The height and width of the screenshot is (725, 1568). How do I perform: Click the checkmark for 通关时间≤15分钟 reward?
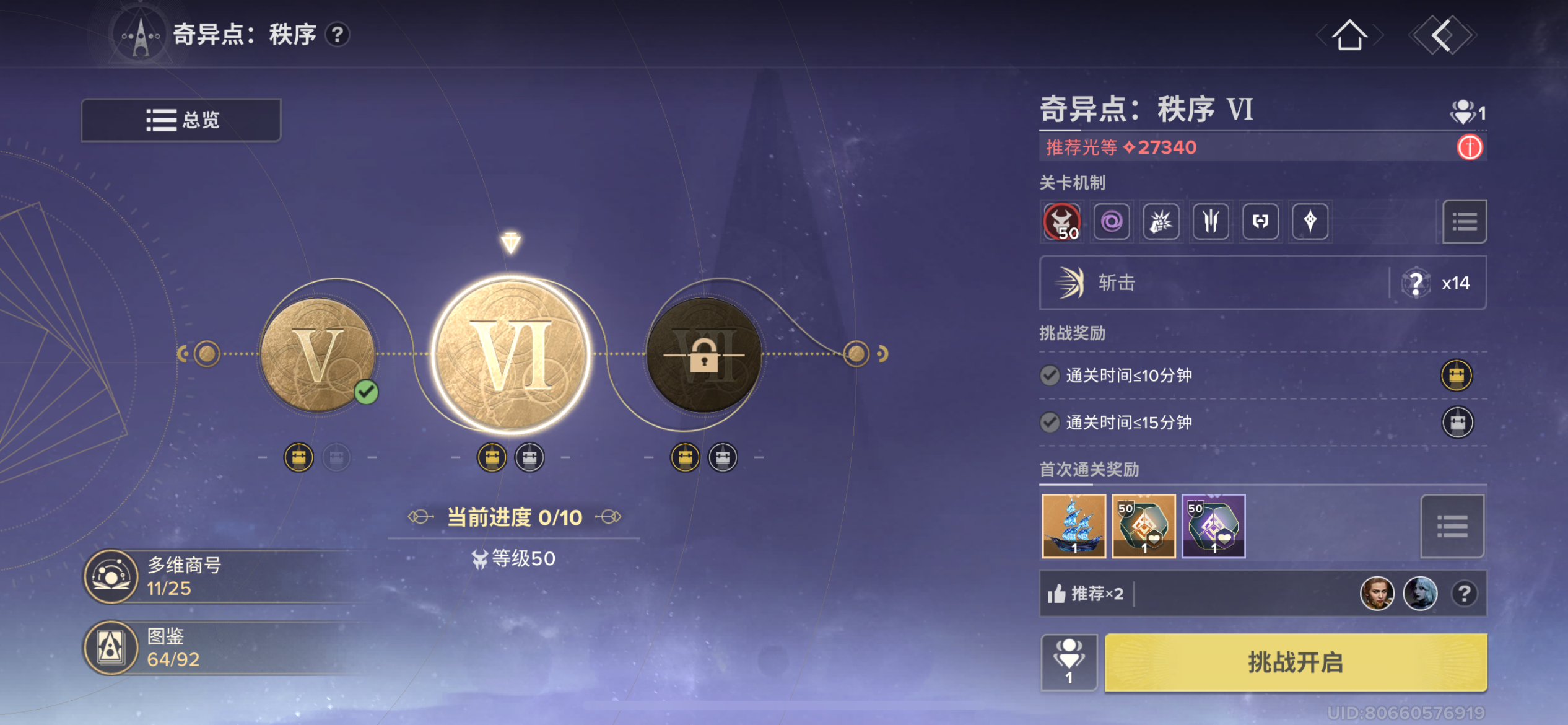pos(1050,423)
